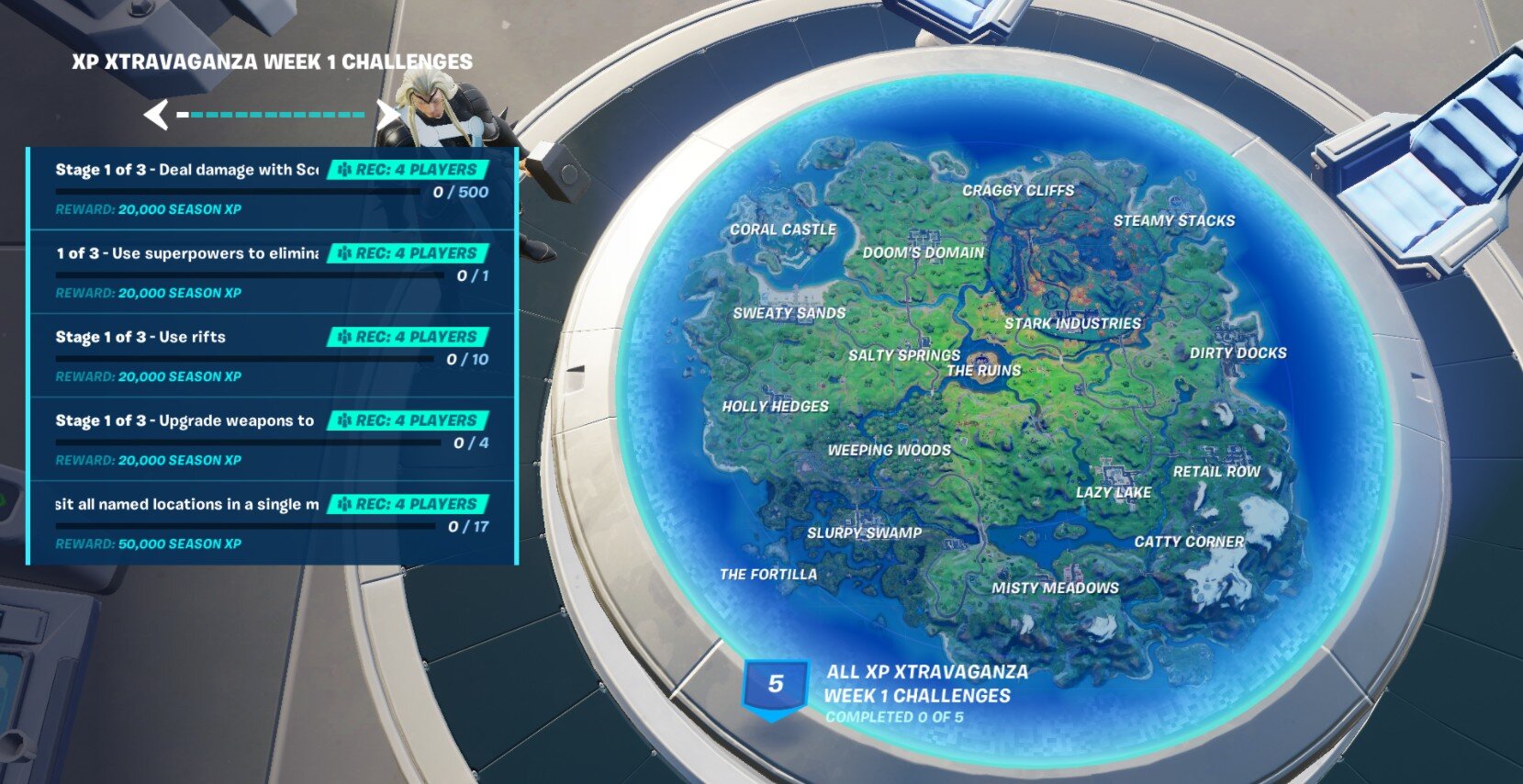Choose Slurpy Swamp location label
The height and width of the screenshot is (784, 1523).
pos(864,532)
